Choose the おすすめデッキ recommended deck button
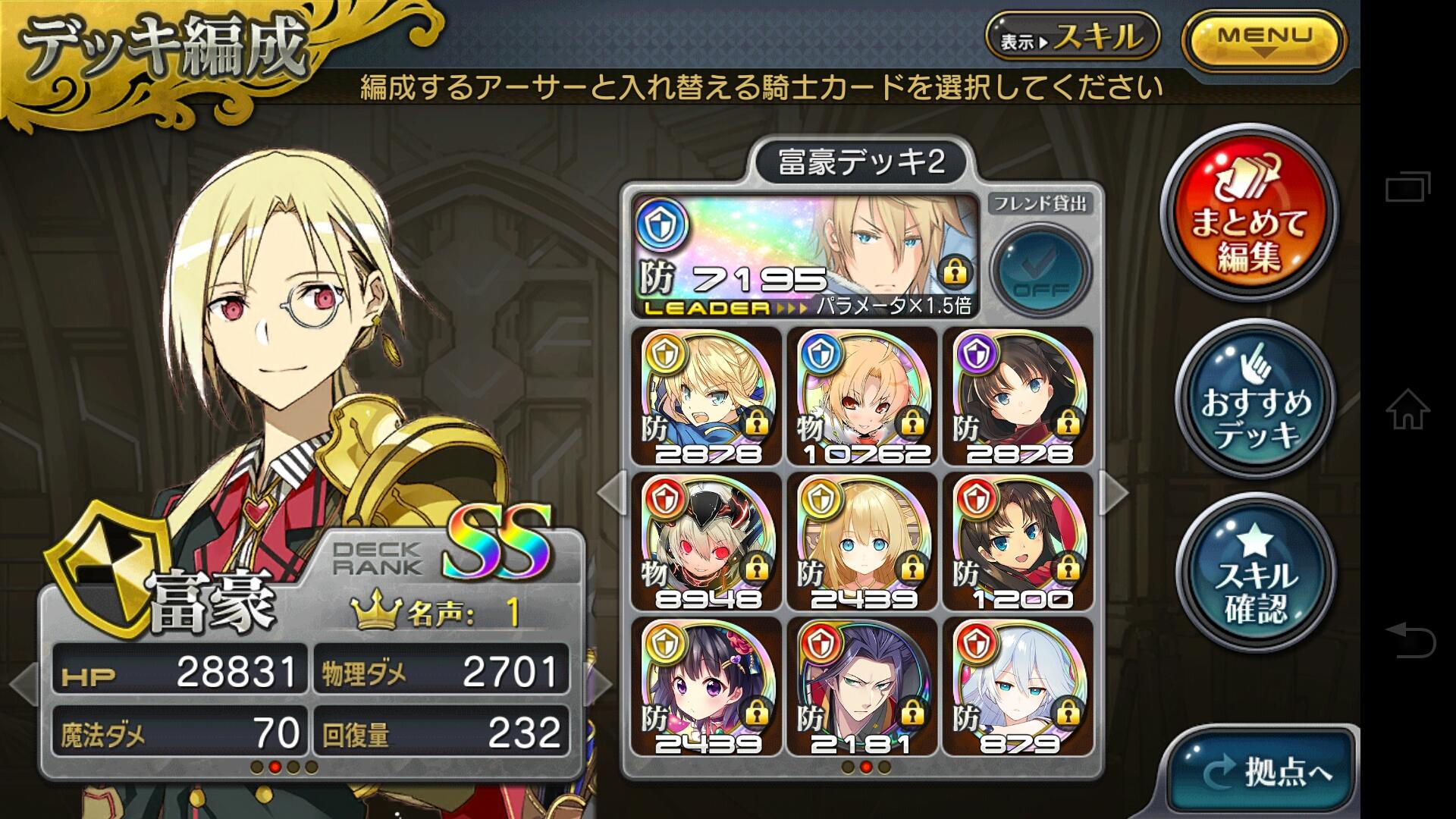 pyautogui.click(x=1255, y=400)
